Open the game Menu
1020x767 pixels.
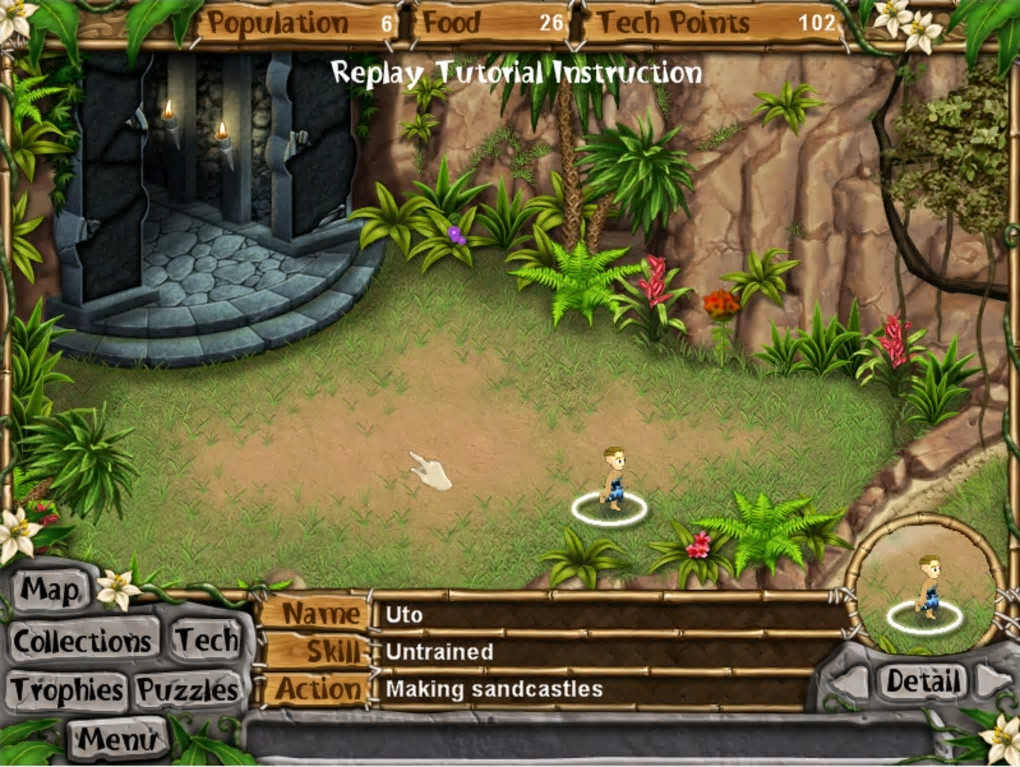118,739
